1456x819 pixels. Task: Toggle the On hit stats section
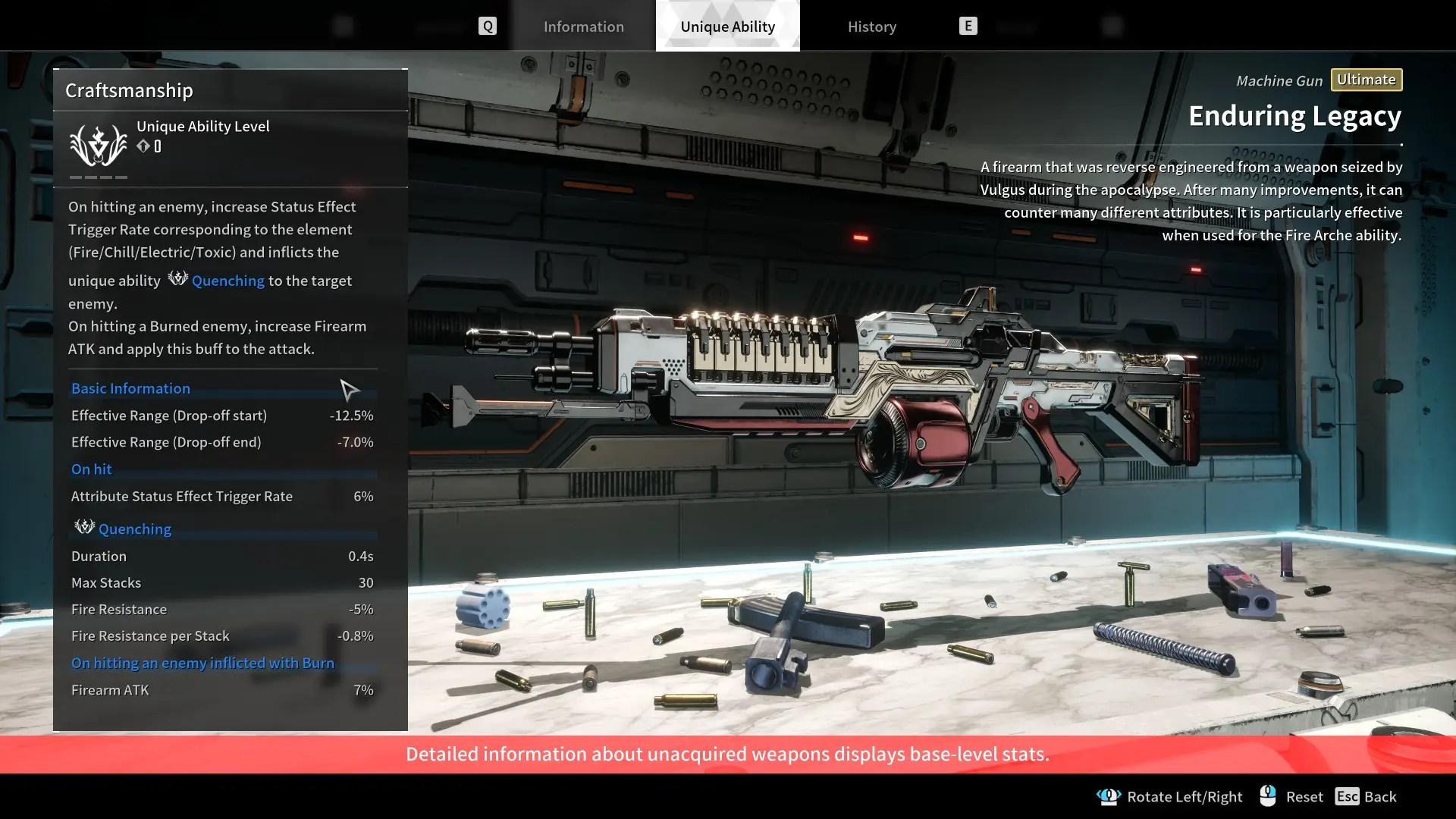pyautogui.click(x=91, y=469)
